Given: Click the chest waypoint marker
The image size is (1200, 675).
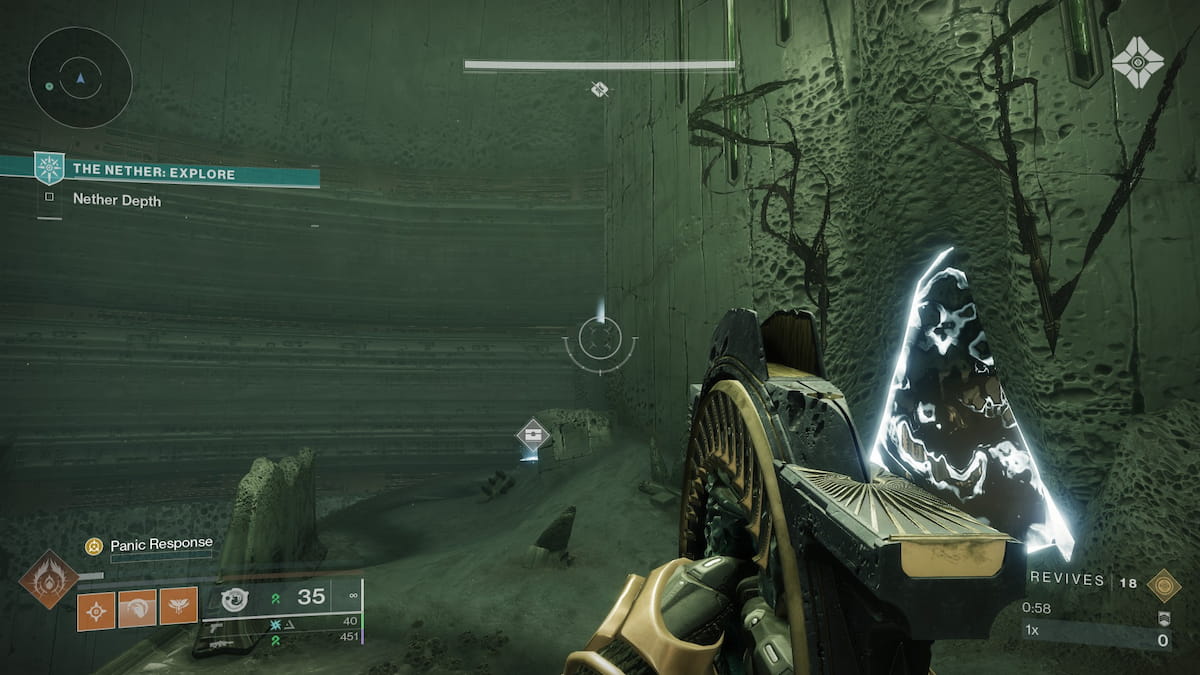Looking at the screenshot, I should coord(533,437).
